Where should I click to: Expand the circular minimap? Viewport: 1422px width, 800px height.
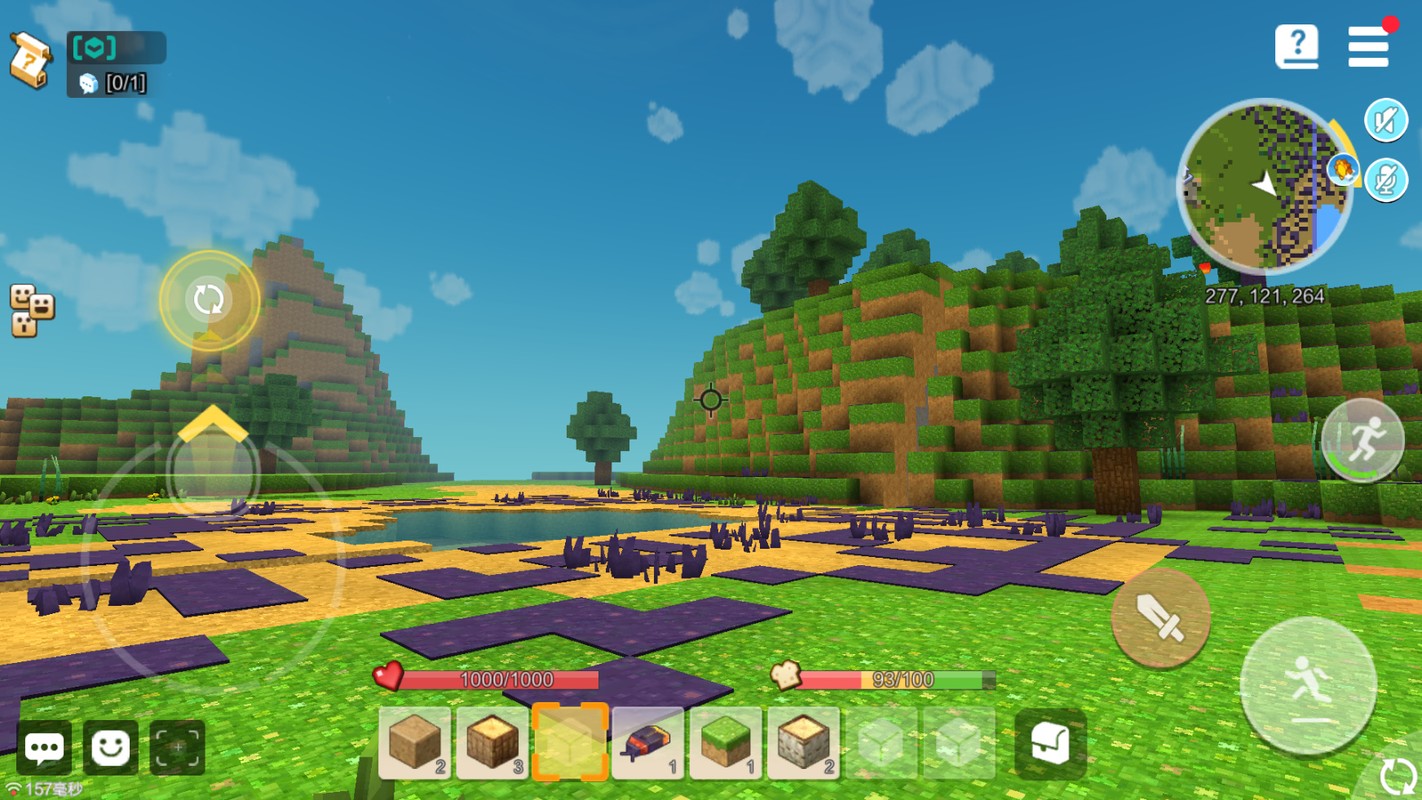[1264, 186]
